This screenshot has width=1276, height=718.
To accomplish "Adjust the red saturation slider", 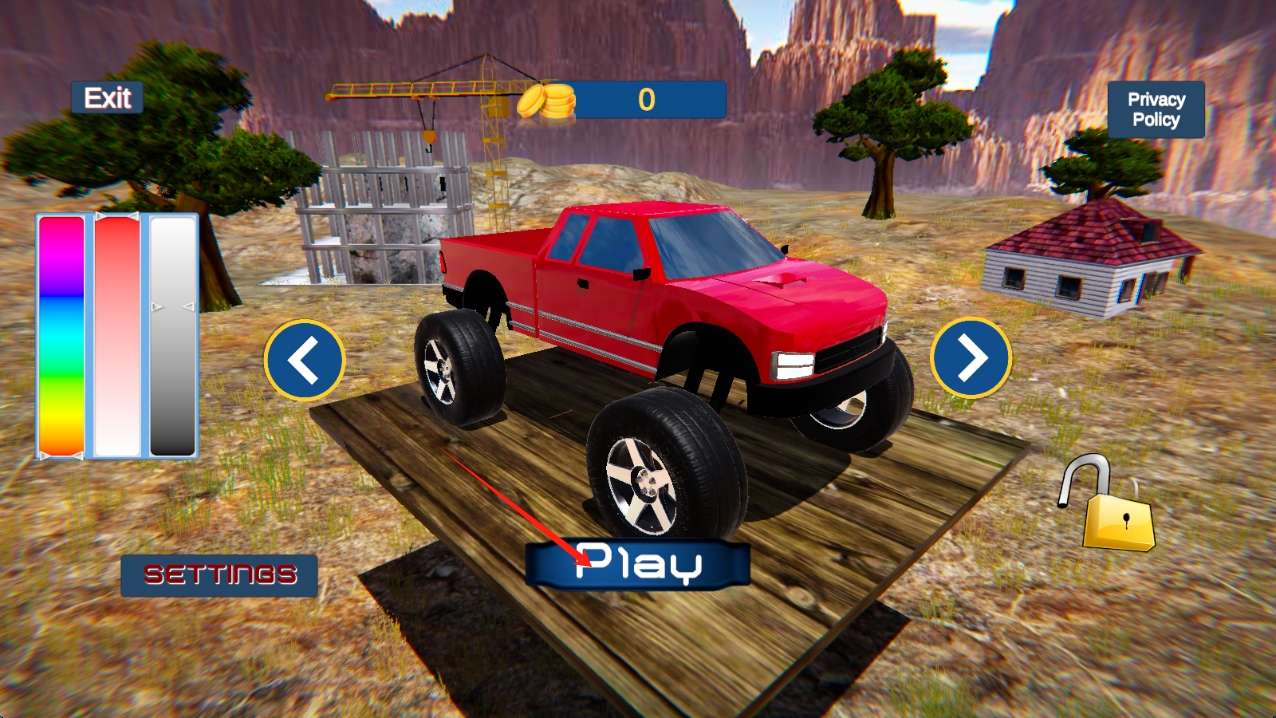I will pos(117,336).
